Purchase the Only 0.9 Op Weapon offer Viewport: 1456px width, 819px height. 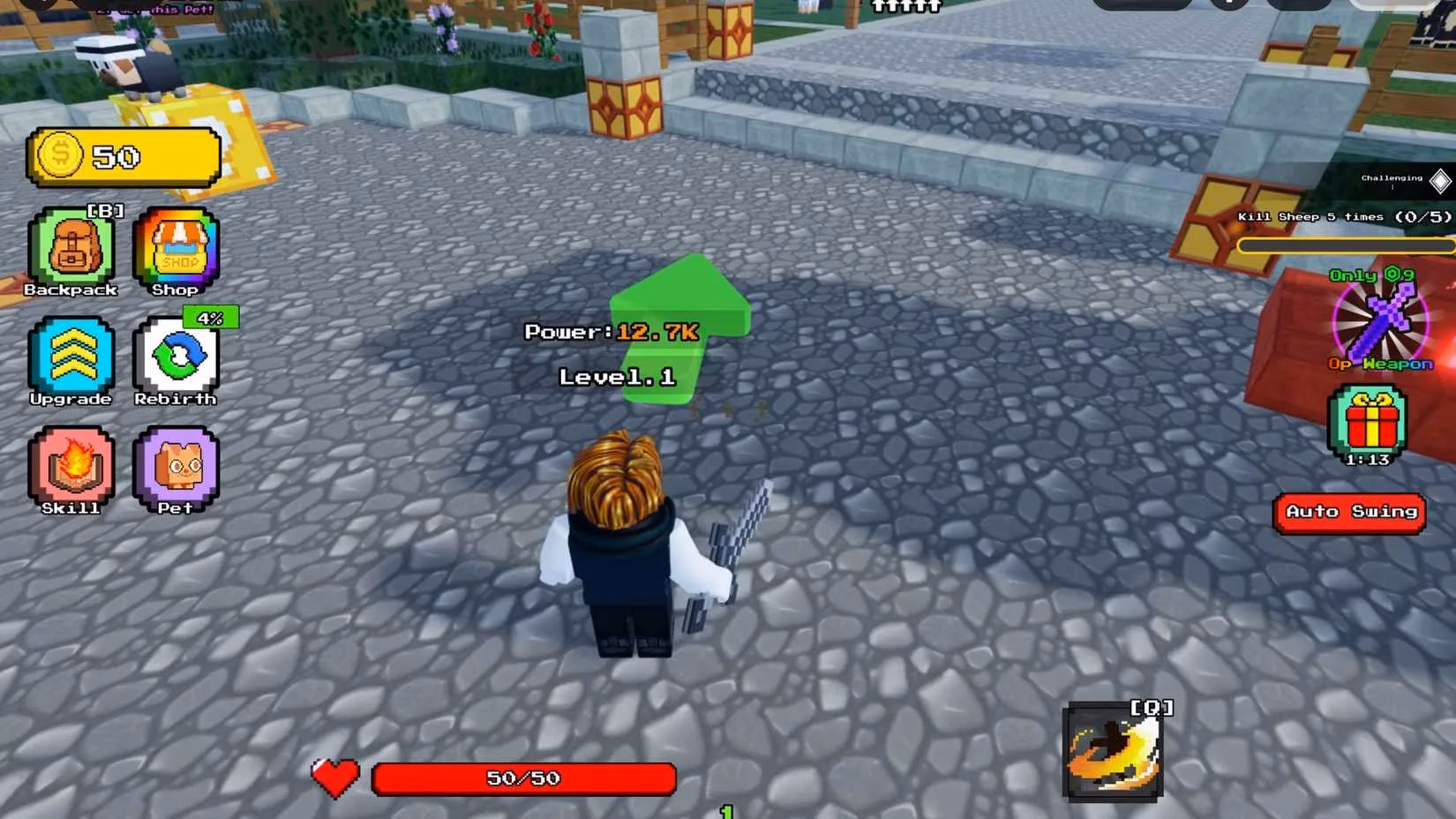1372,275
